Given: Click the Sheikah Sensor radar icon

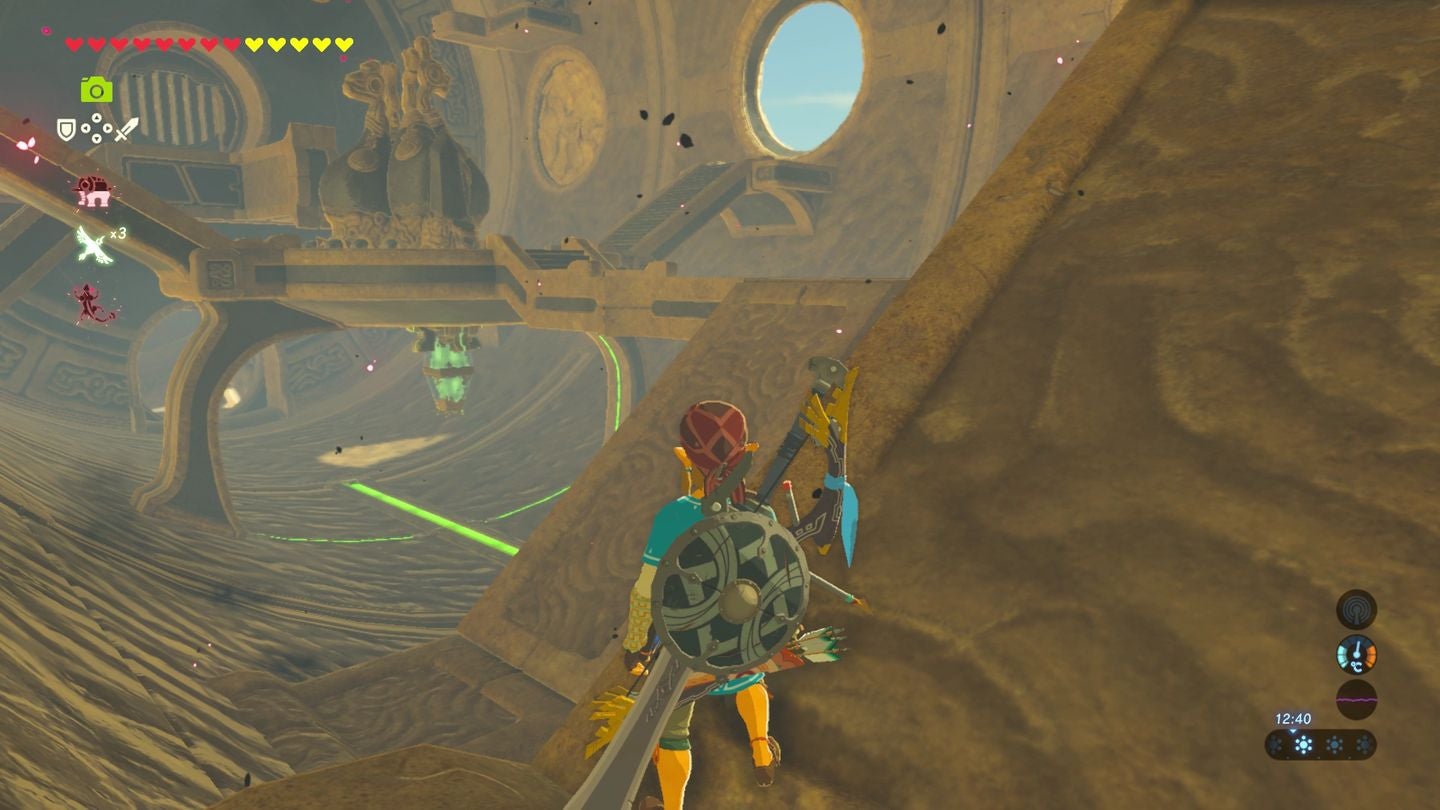Looking at the screenshot, I should (x=1356, y=610).
